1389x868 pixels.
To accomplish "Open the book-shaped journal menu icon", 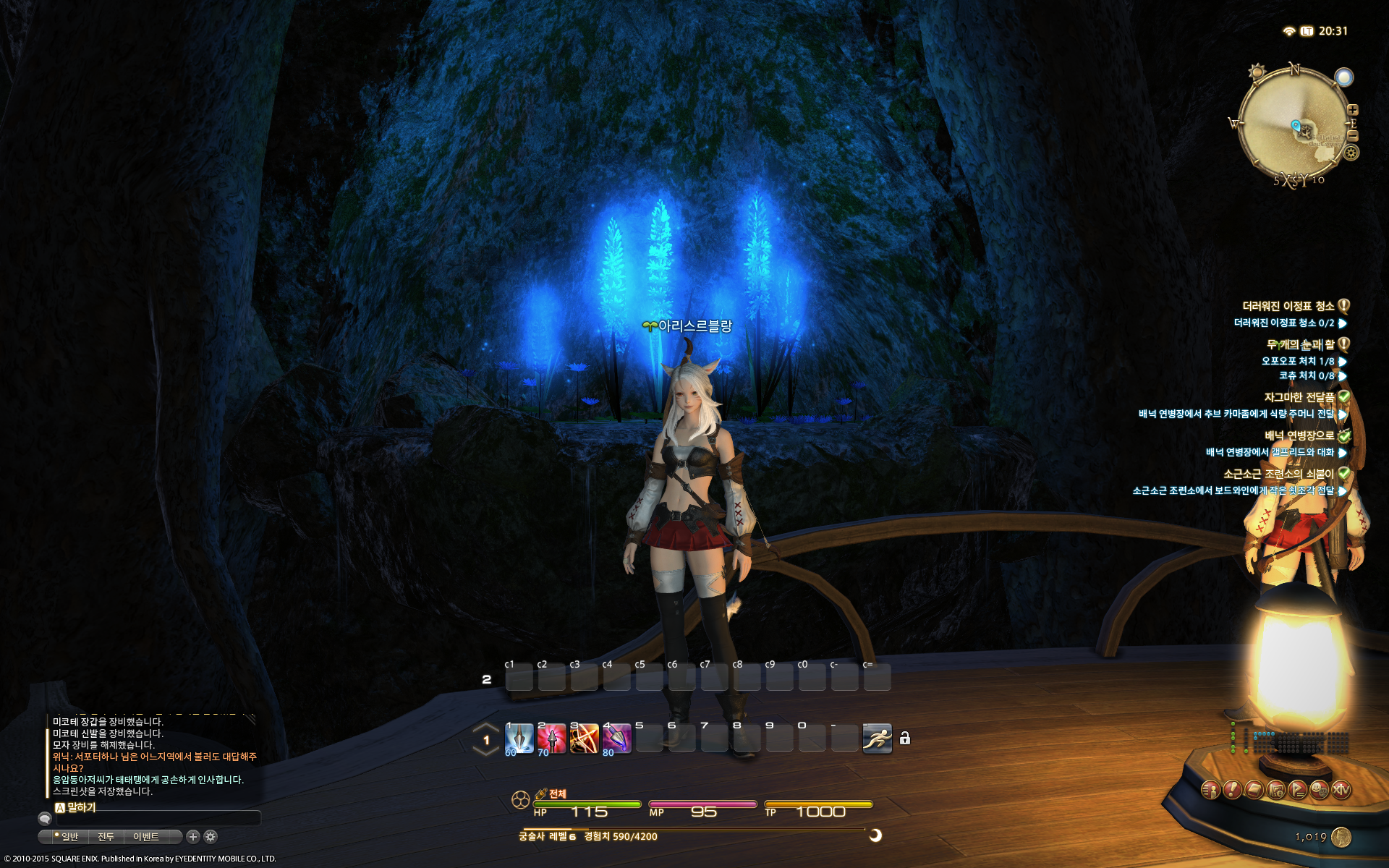I will [x=1254, y=790].
